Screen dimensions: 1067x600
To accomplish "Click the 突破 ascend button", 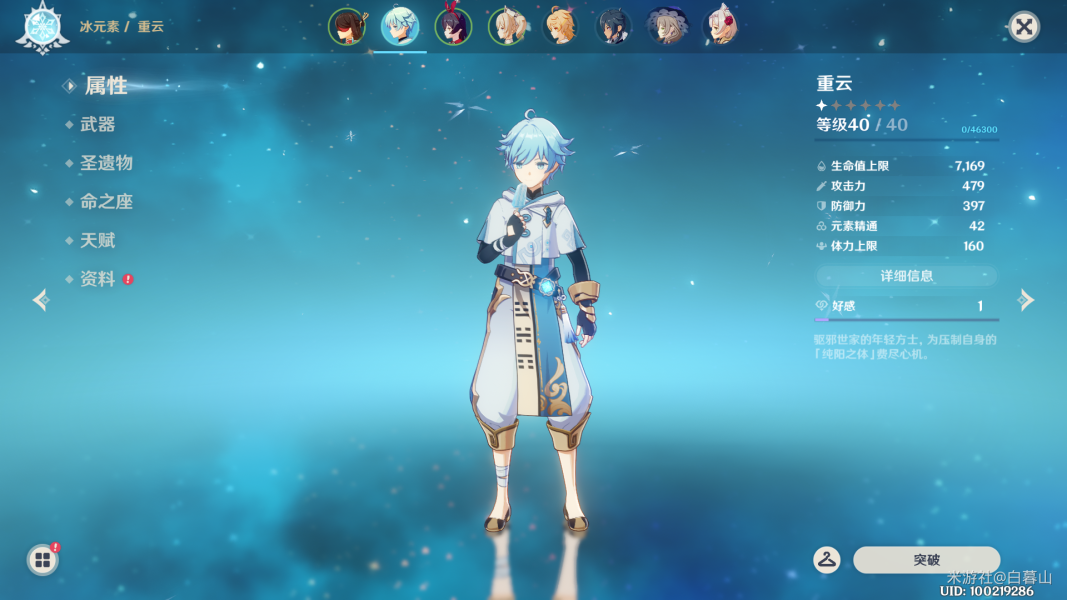I will [926, 560].
